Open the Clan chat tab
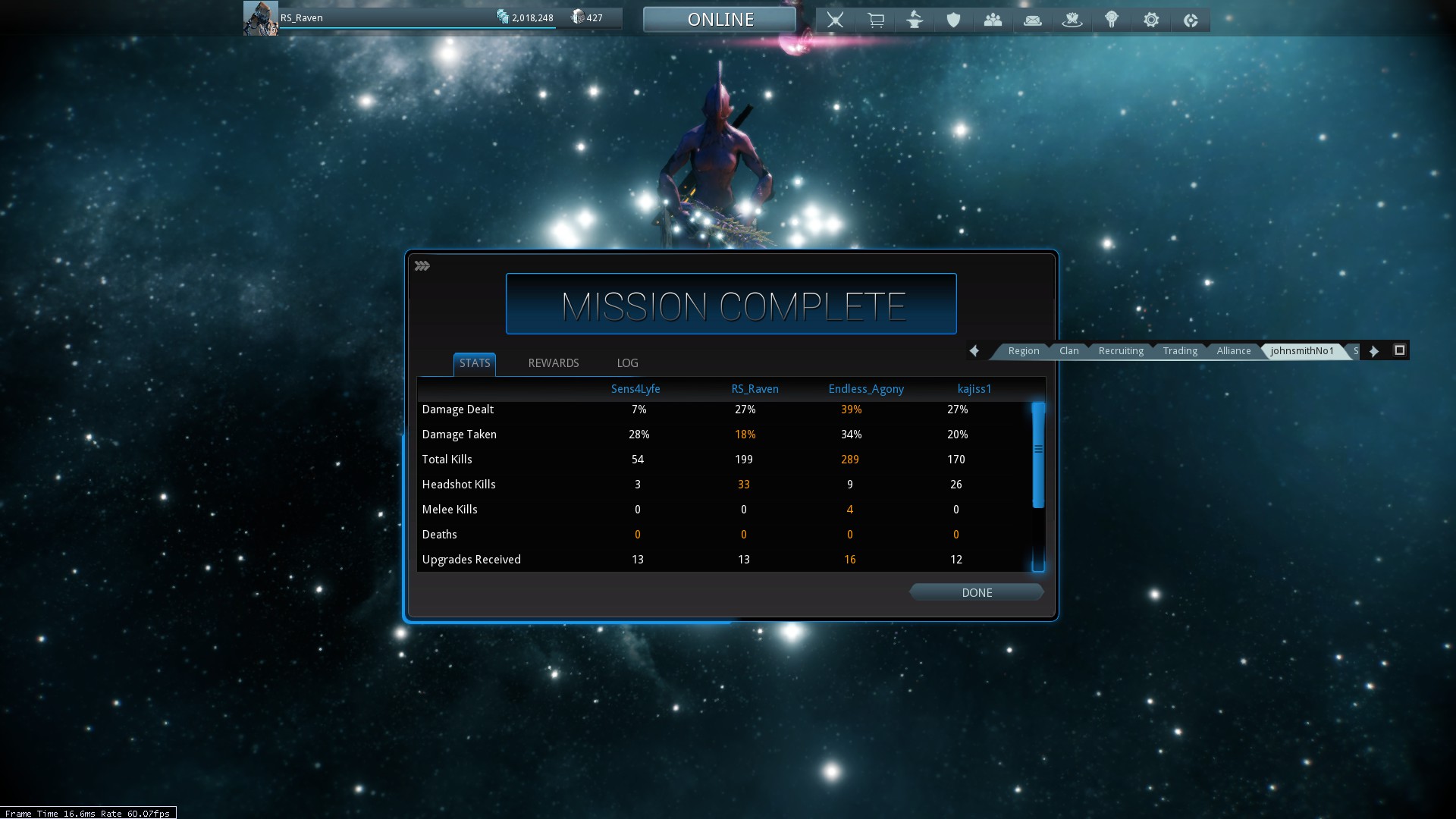1456x819 pixels. pos(1068,350)
